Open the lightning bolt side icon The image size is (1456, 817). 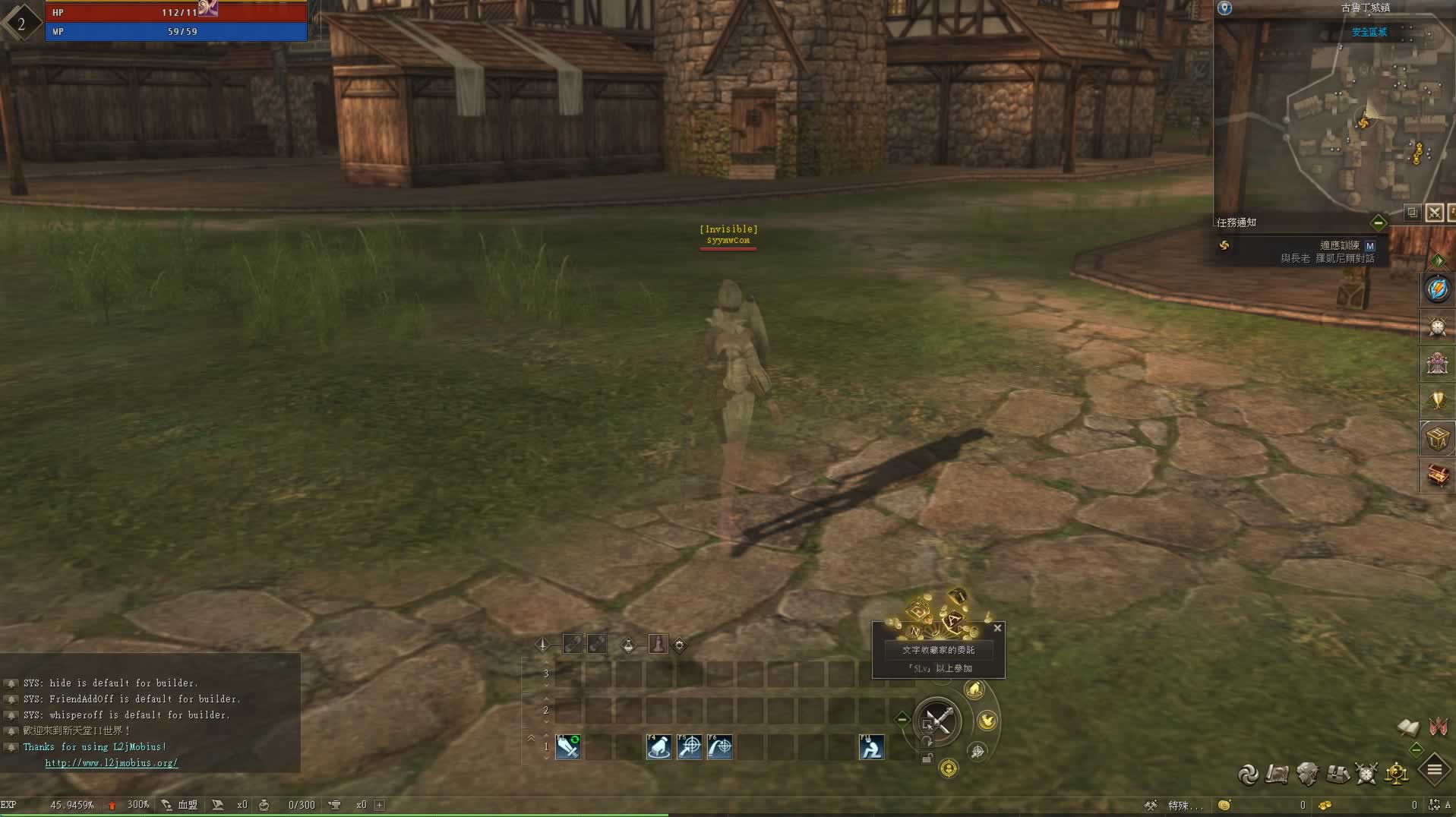tap(1437, 289)
